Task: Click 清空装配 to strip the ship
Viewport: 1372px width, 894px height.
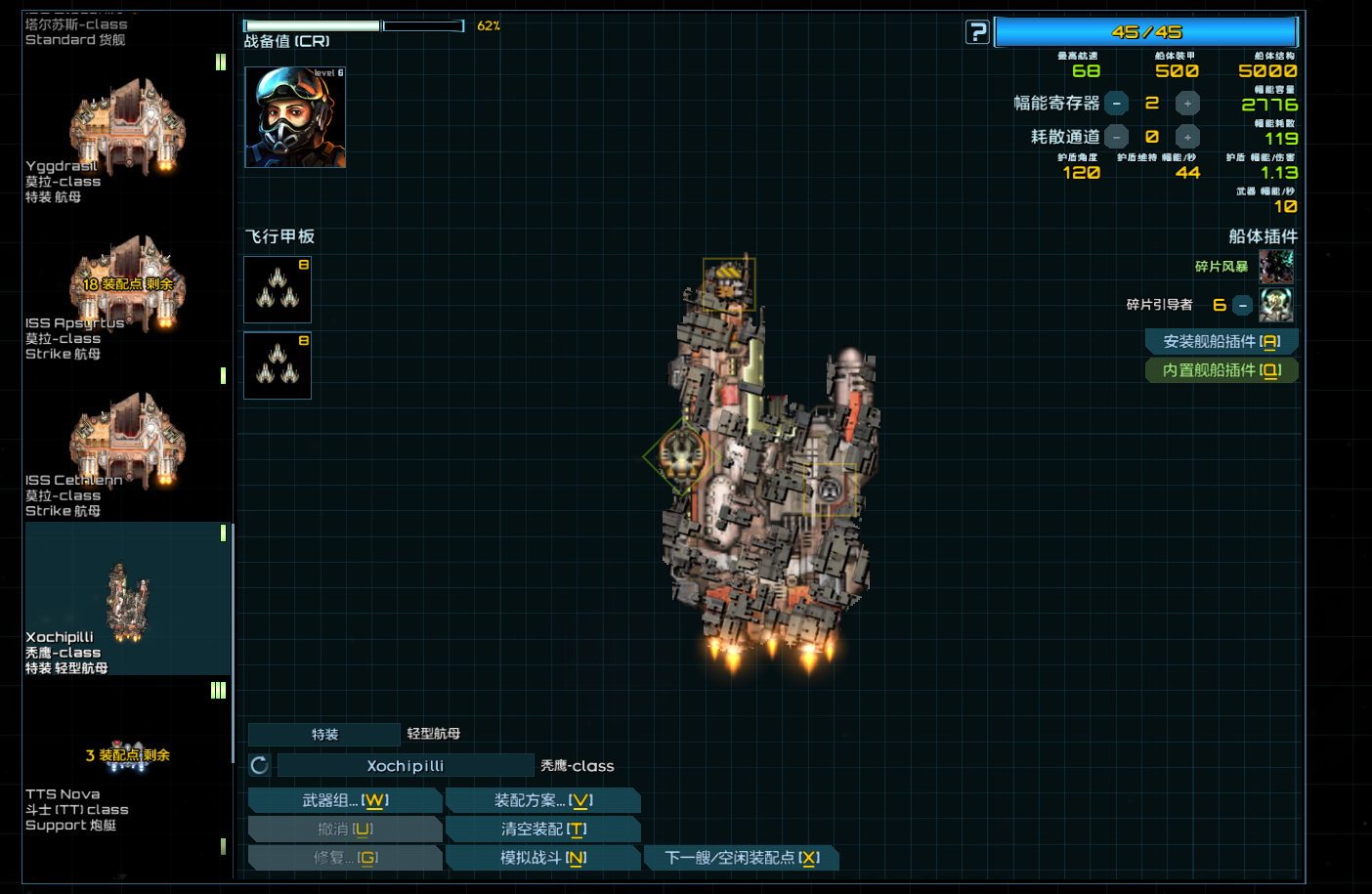Action: tap(542, 830)
